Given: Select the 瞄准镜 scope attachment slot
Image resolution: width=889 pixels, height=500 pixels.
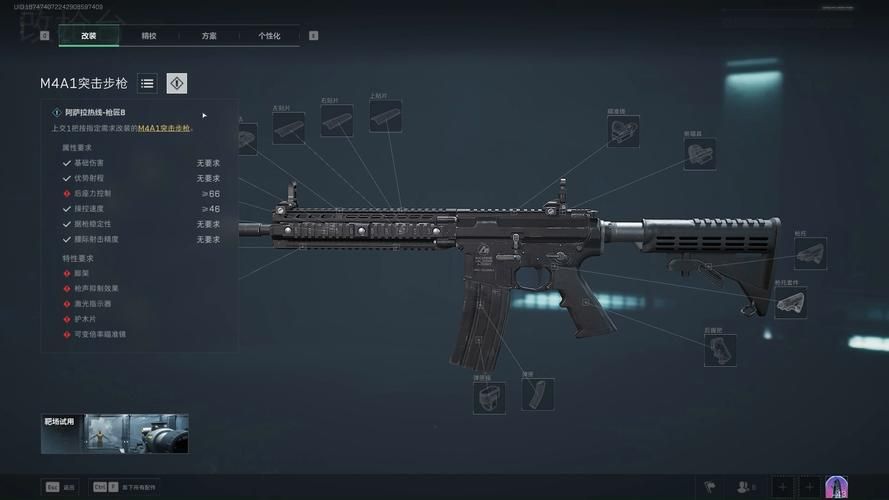Looking at the screenshot, I should point(623,131).
